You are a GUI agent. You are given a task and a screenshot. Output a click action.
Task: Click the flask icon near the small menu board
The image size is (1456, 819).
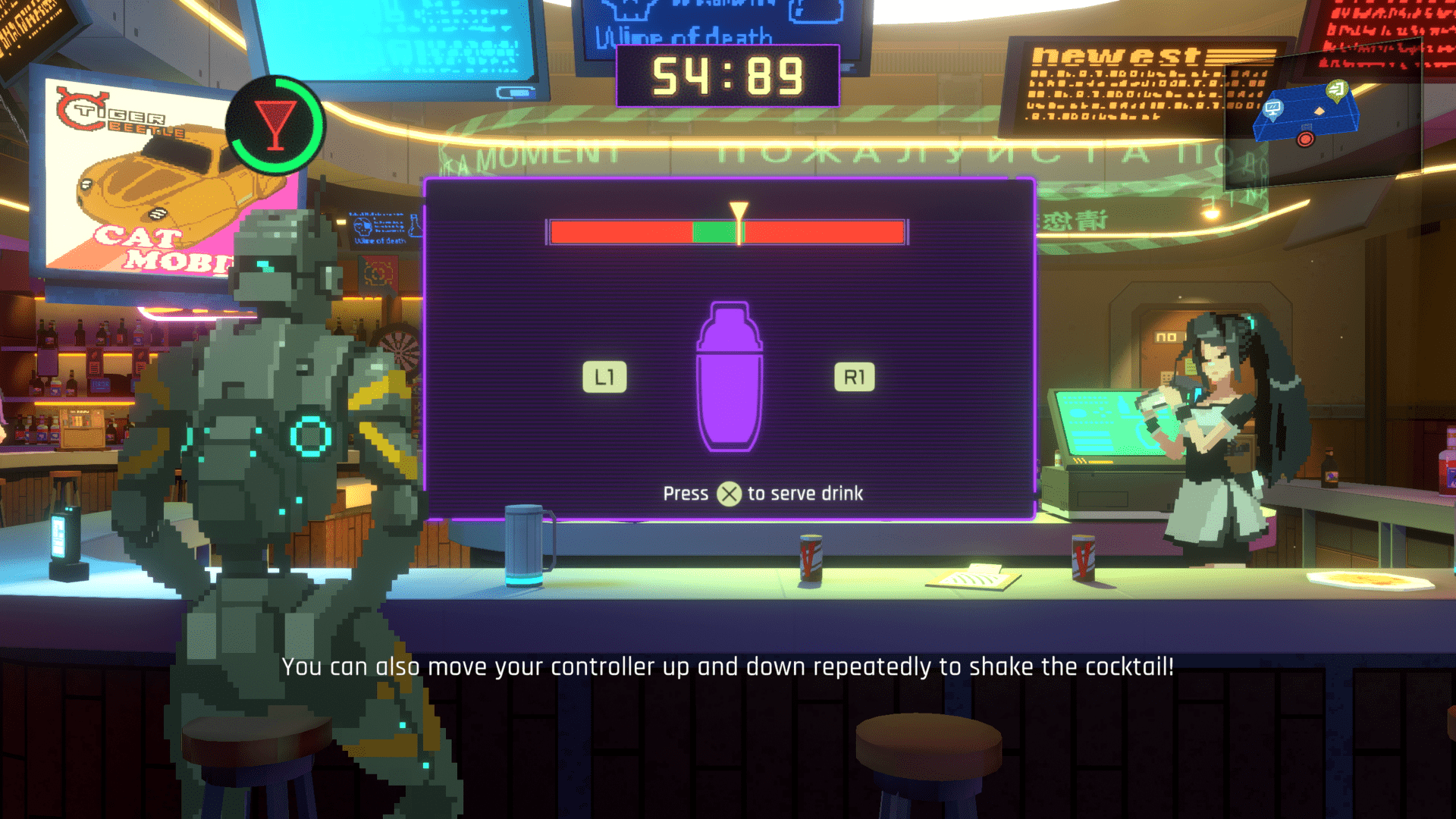pyautogui.click(x=416, y=226)
